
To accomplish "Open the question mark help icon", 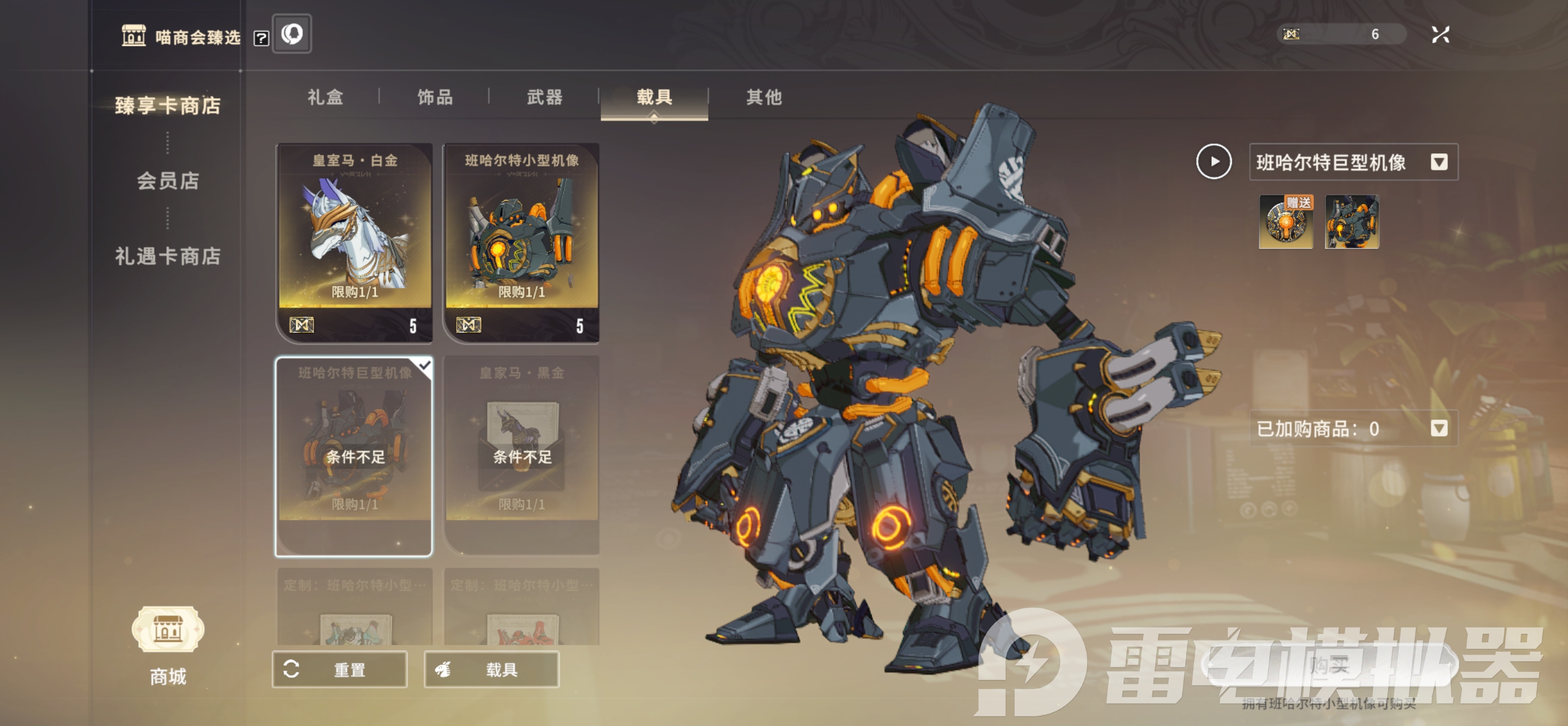I will click(x=261, y=39).
